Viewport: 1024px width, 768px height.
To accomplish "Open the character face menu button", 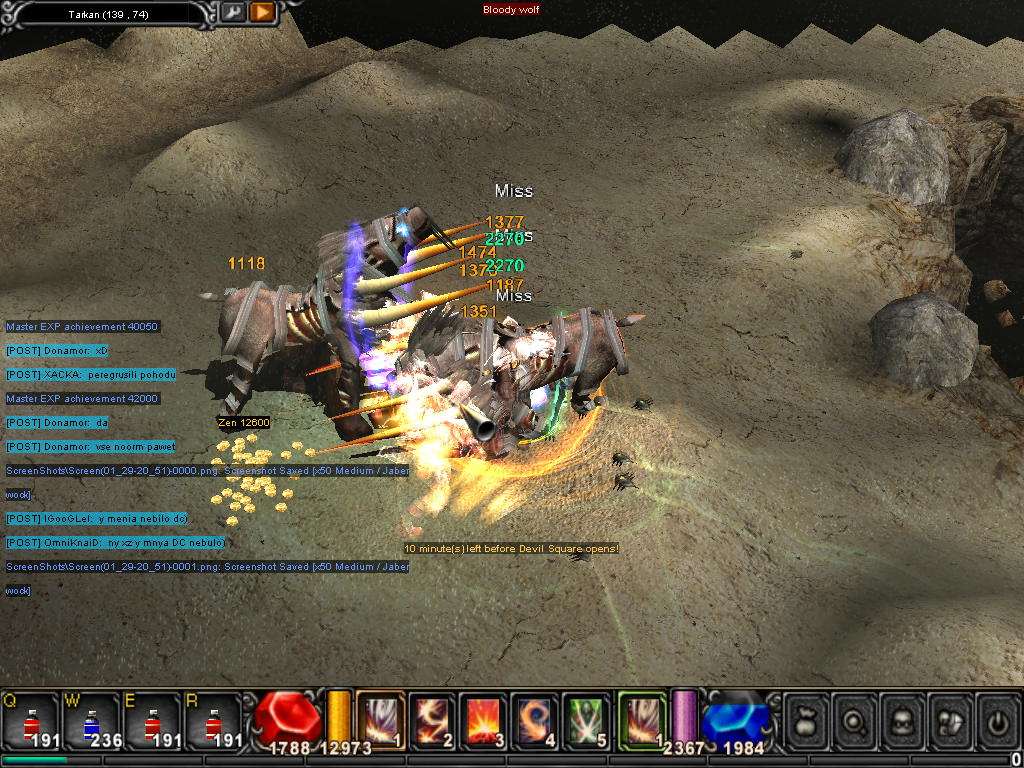I will pos(902,718).
